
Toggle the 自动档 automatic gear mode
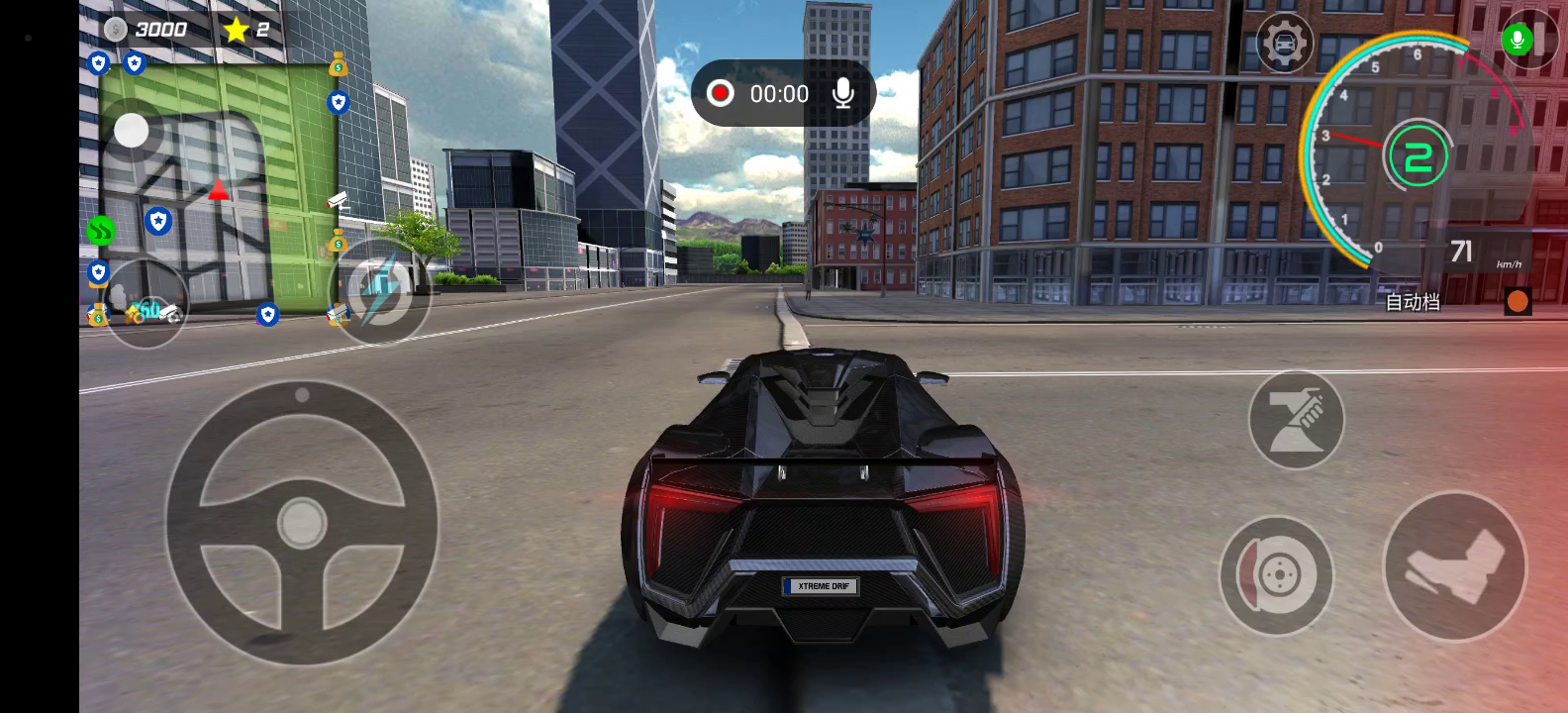(1413, 302)
